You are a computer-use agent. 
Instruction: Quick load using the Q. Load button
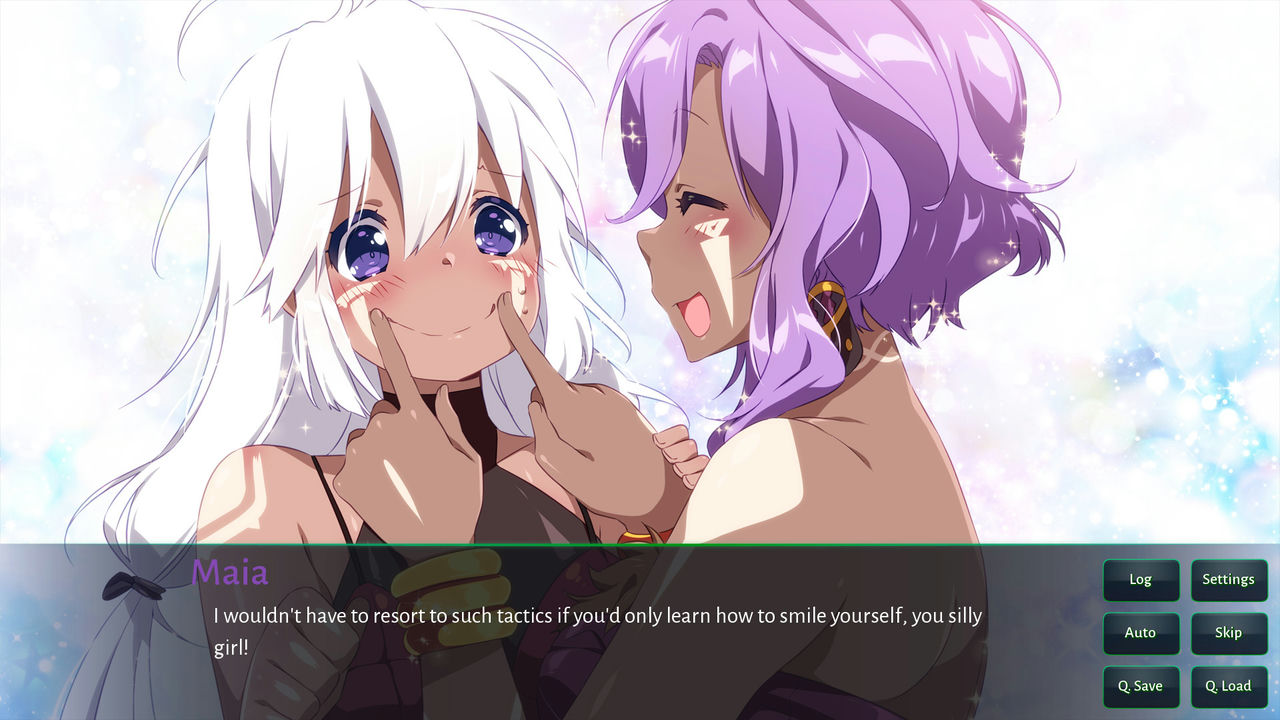[x=1229, y=687]
